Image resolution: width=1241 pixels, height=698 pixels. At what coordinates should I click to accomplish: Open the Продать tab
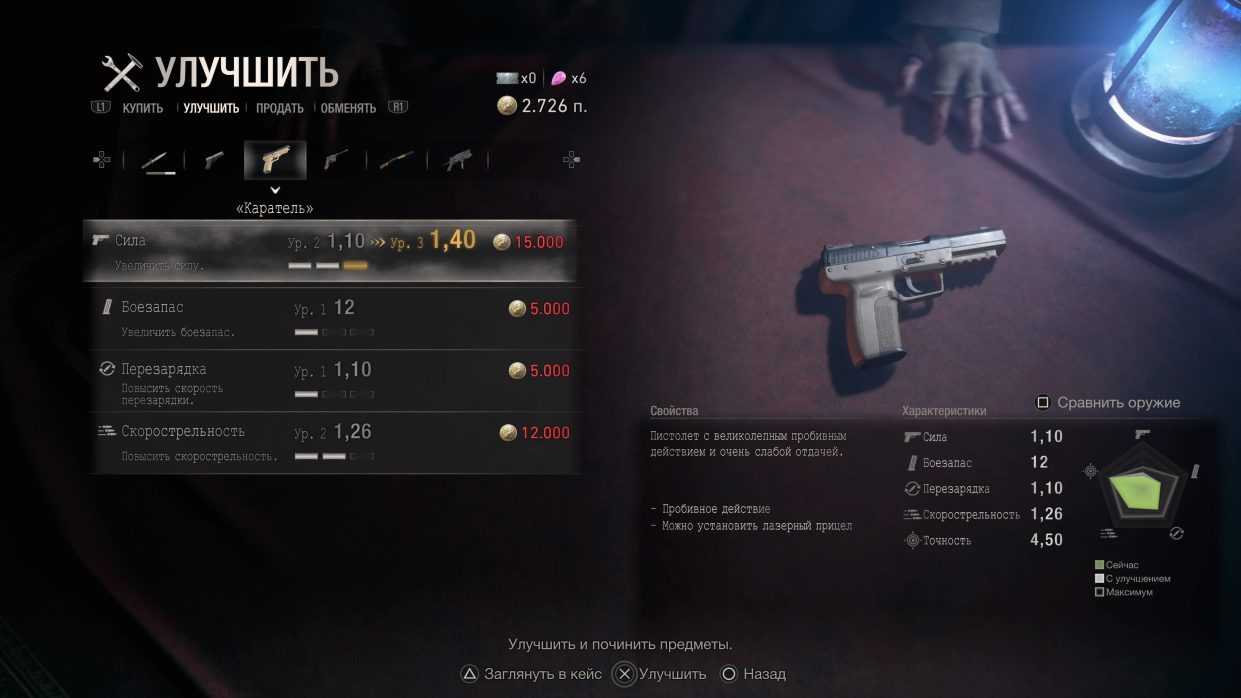point(279,108)
